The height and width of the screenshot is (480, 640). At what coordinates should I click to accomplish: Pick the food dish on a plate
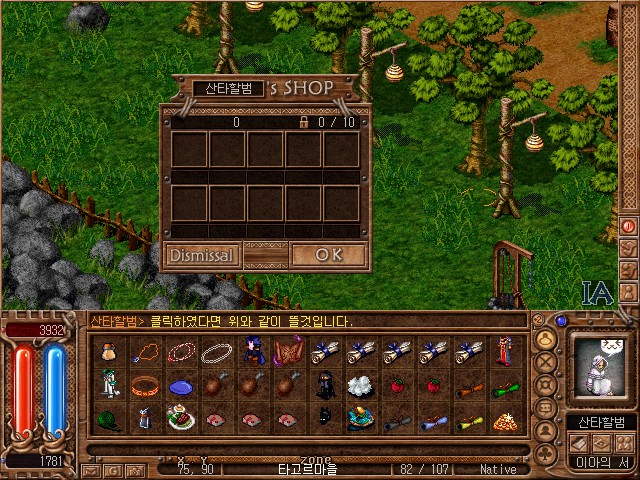point(181,420)
